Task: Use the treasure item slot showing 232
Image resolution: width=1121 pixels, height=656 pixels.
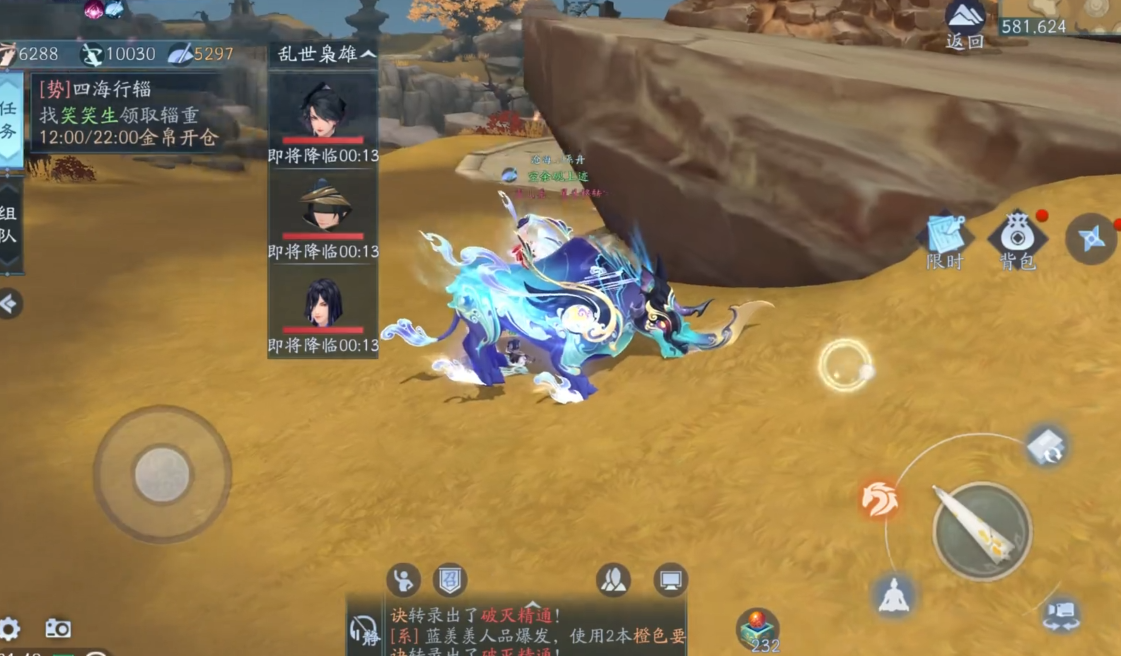Action: pos(757,630)
